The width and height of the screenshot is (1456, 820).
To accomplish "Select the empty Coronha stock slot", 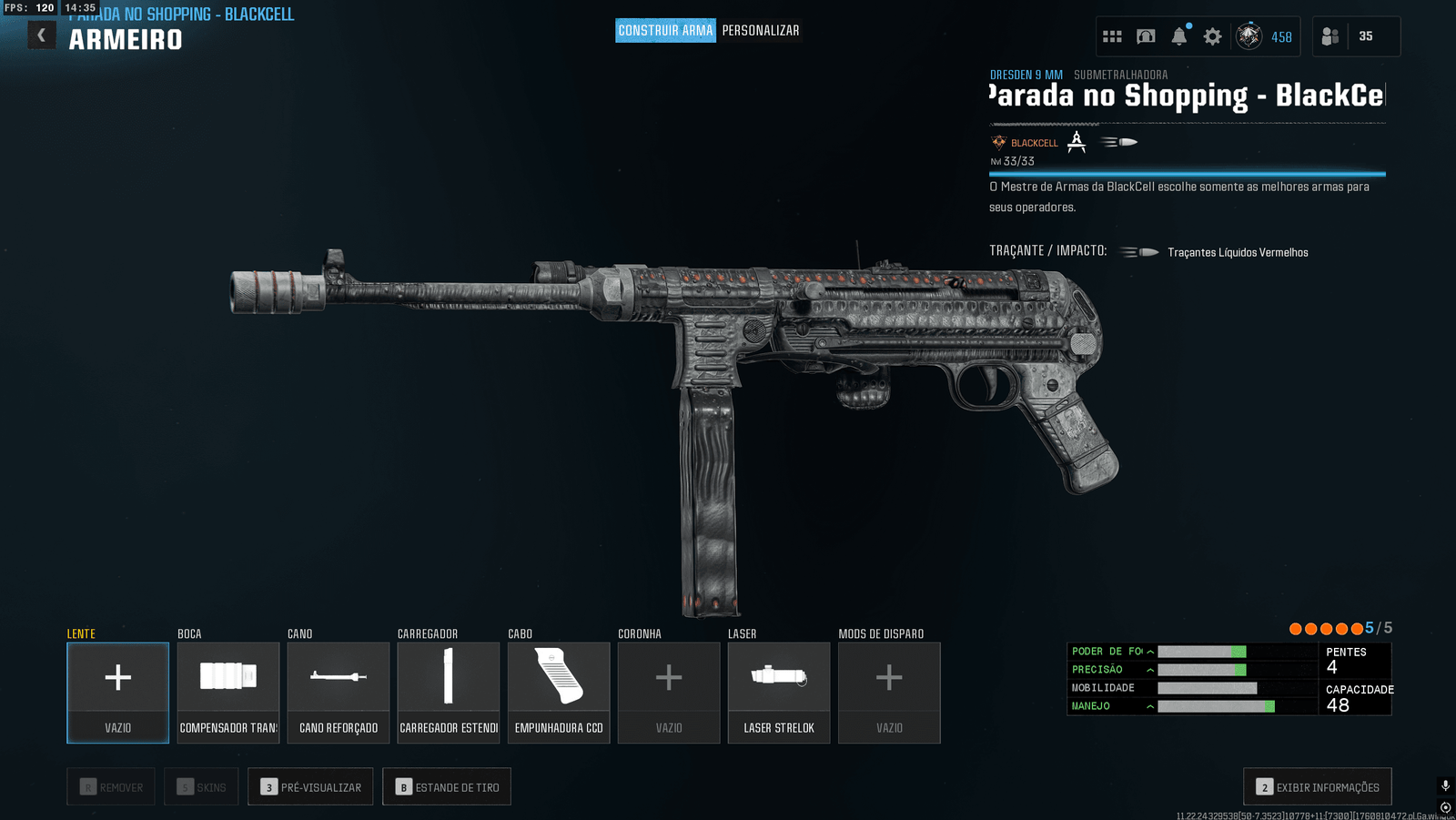I will coord(669,693).
